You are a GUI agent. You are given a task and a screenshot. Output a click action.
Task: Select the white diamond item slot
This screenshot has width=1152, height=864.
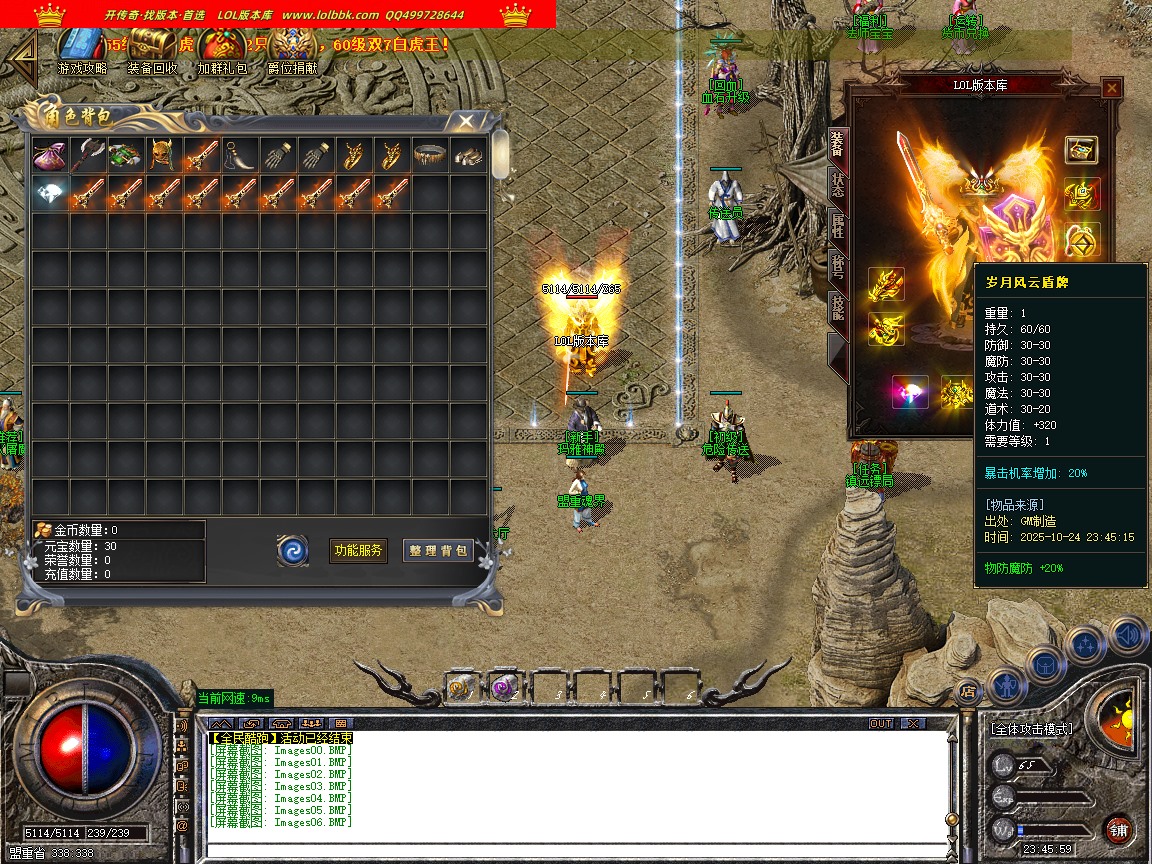click(49, 193)
